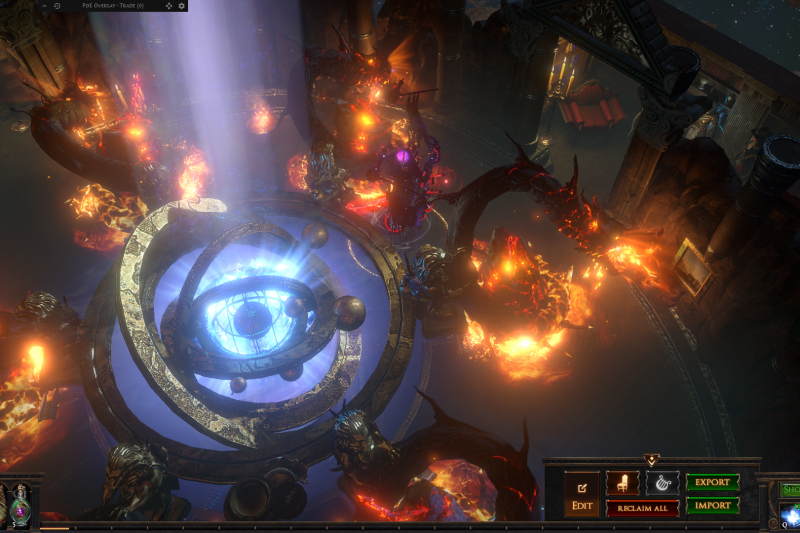Click the green Shop button
The height and width of the screenshot is (533, 800).
tap(790, 489)
